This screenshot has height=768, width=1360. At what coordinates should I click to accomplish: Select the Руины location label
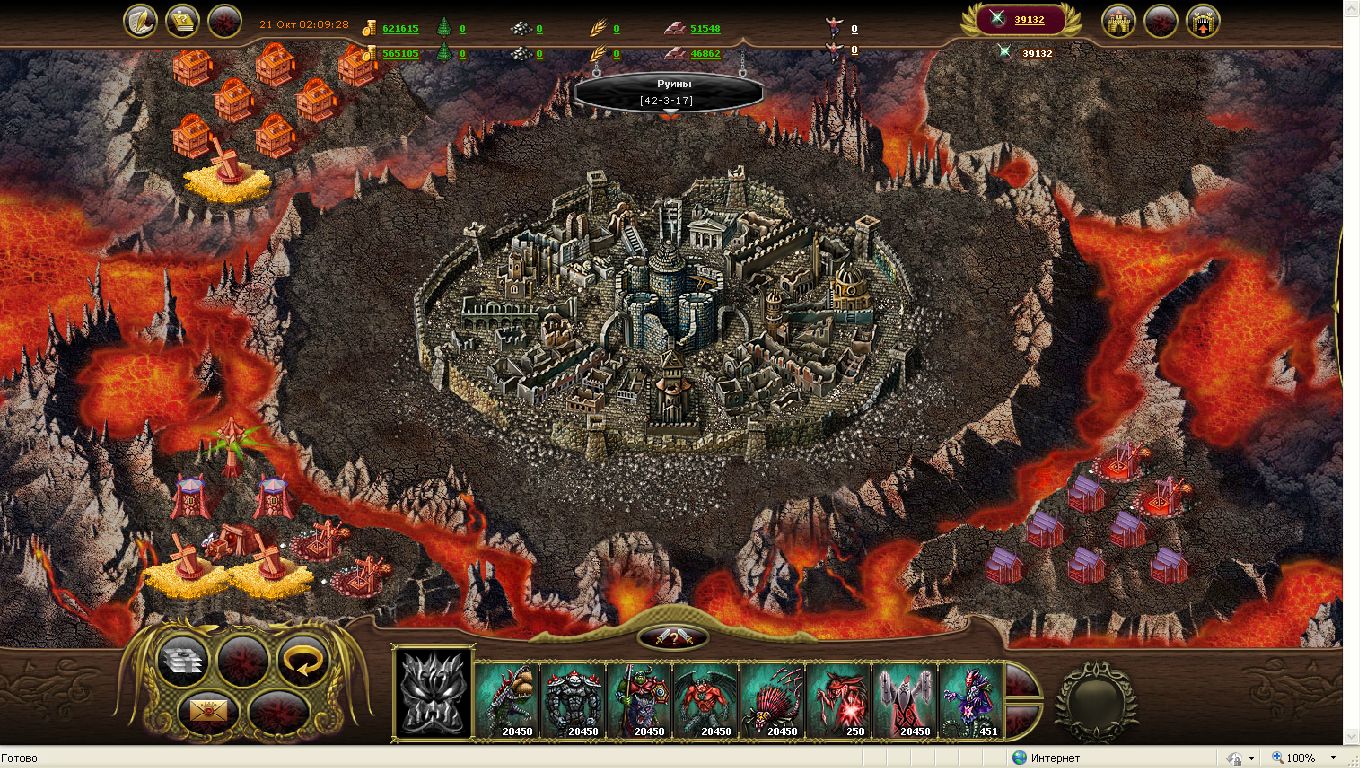667,91
